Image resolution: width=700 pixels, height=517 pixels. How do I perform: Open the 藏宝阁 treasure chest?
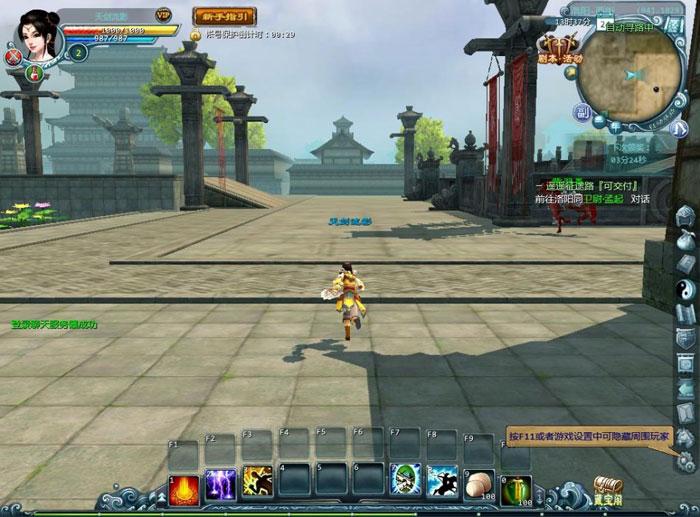(x=607, y=489)
